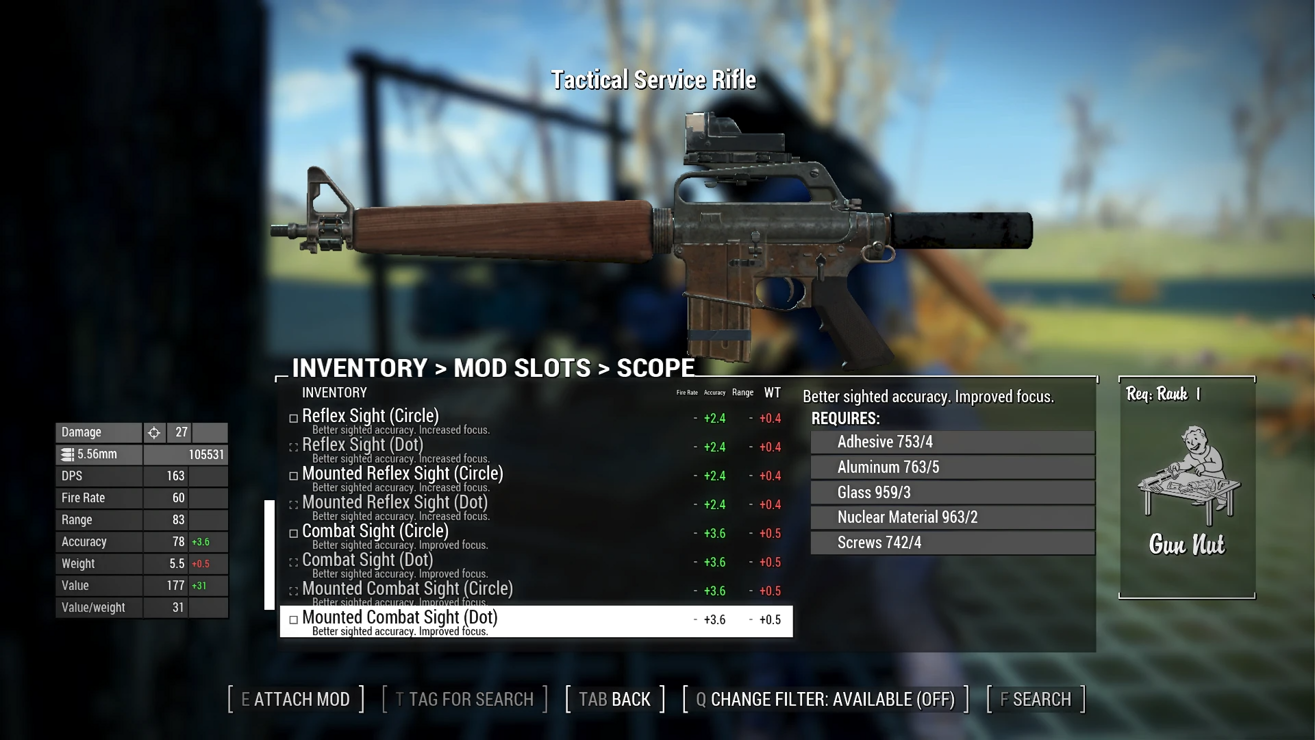Choose Combat Sight (Dot) mod
This screenshot has height=740, width=1315.
coord(367,561)
